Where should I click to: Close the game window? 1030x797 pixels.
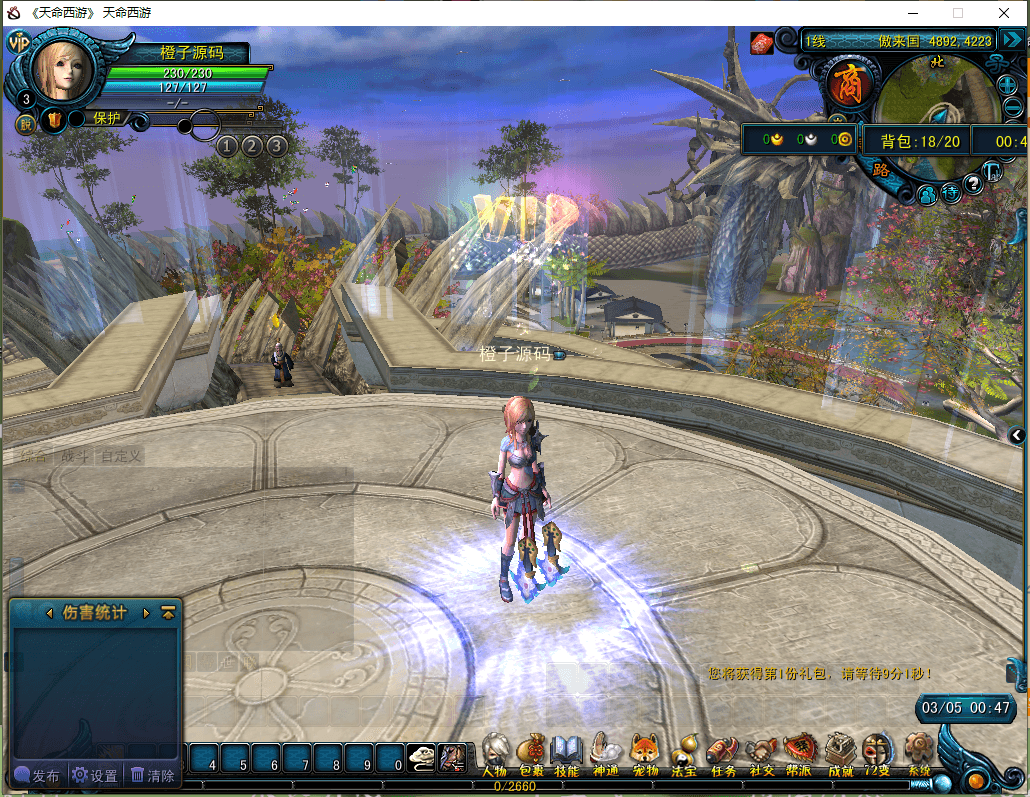1004,12
